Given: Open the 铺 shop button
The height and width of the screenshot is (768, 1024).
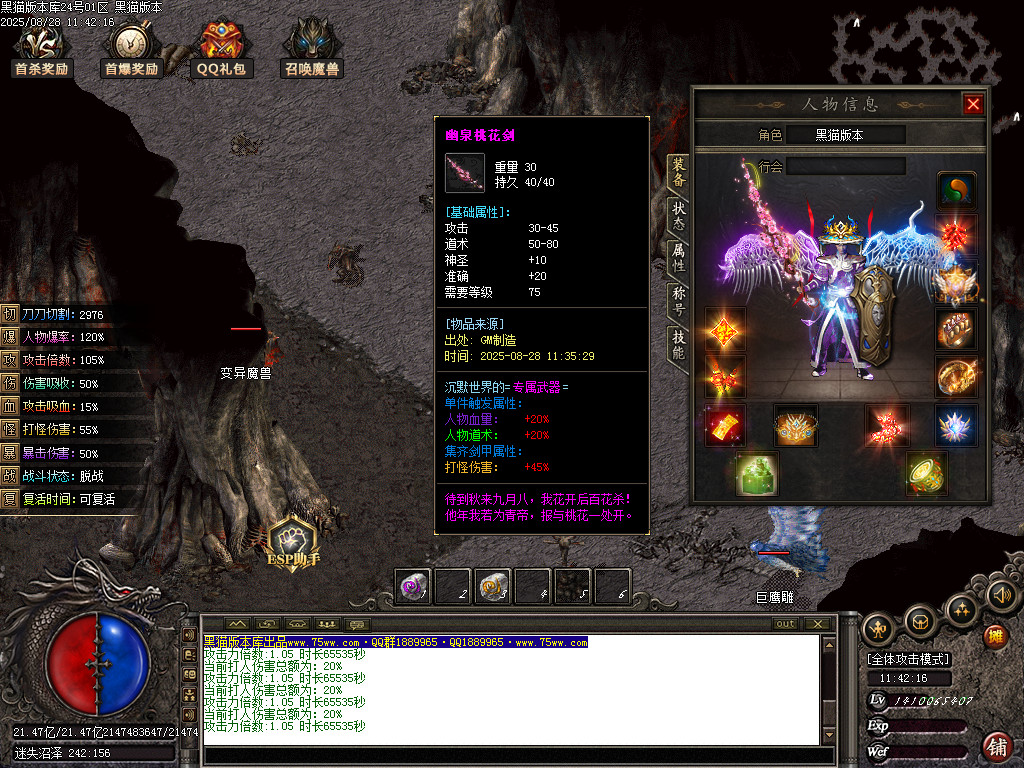Looking at the screenshot, I should [x=997, y=746].
